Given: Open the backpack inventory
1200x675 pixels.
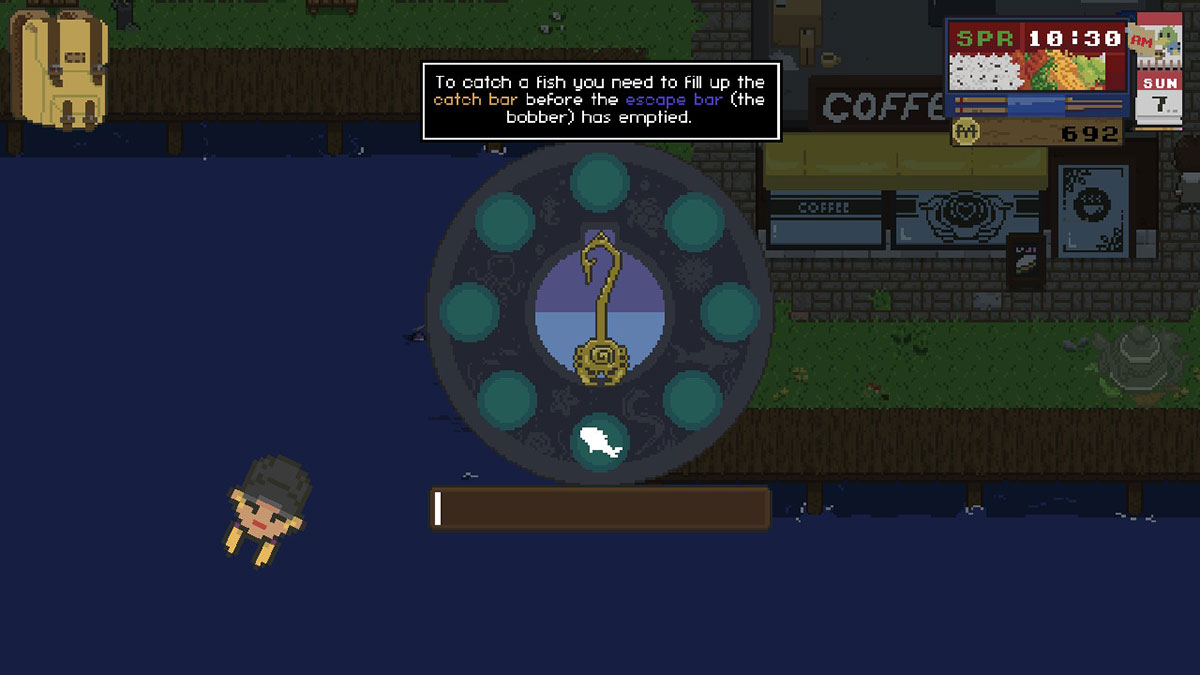Looking at the screenshot, I should [58, 68].
